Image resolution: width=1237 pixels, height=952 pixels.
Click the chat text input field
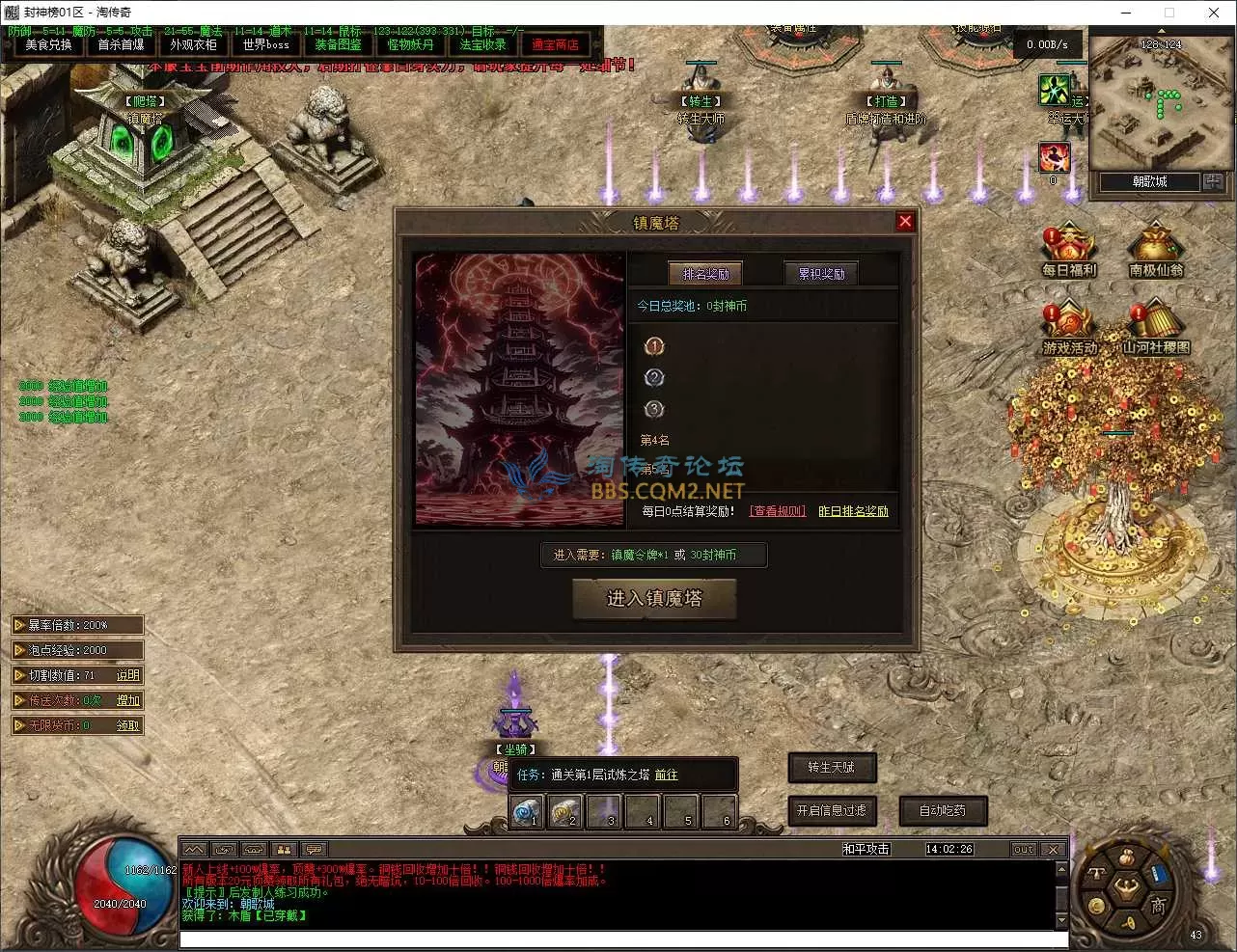(622, 939)
